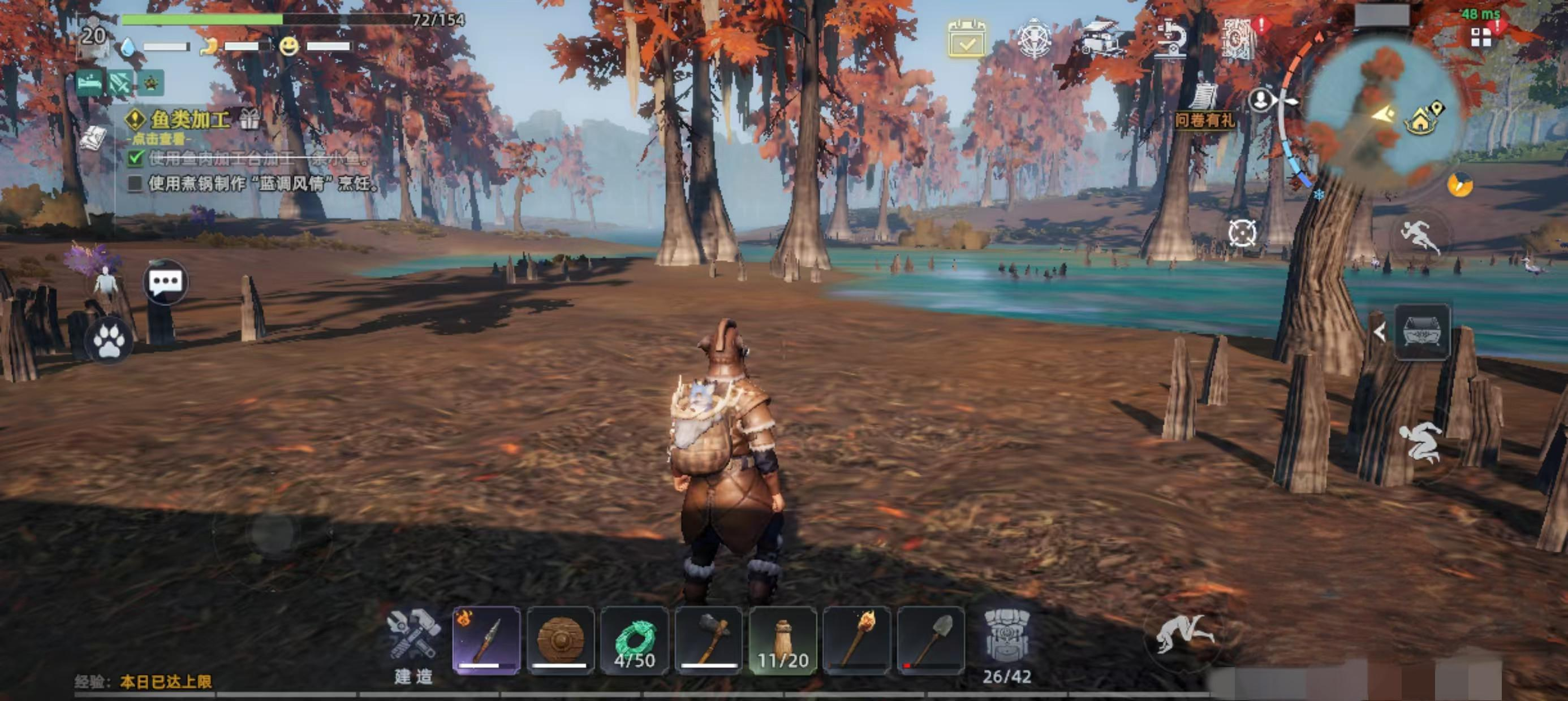Select the torch hotbar slot
The height and width of the screenshot is (701, 1568).
pyautogui.click(x=856, y=640)
